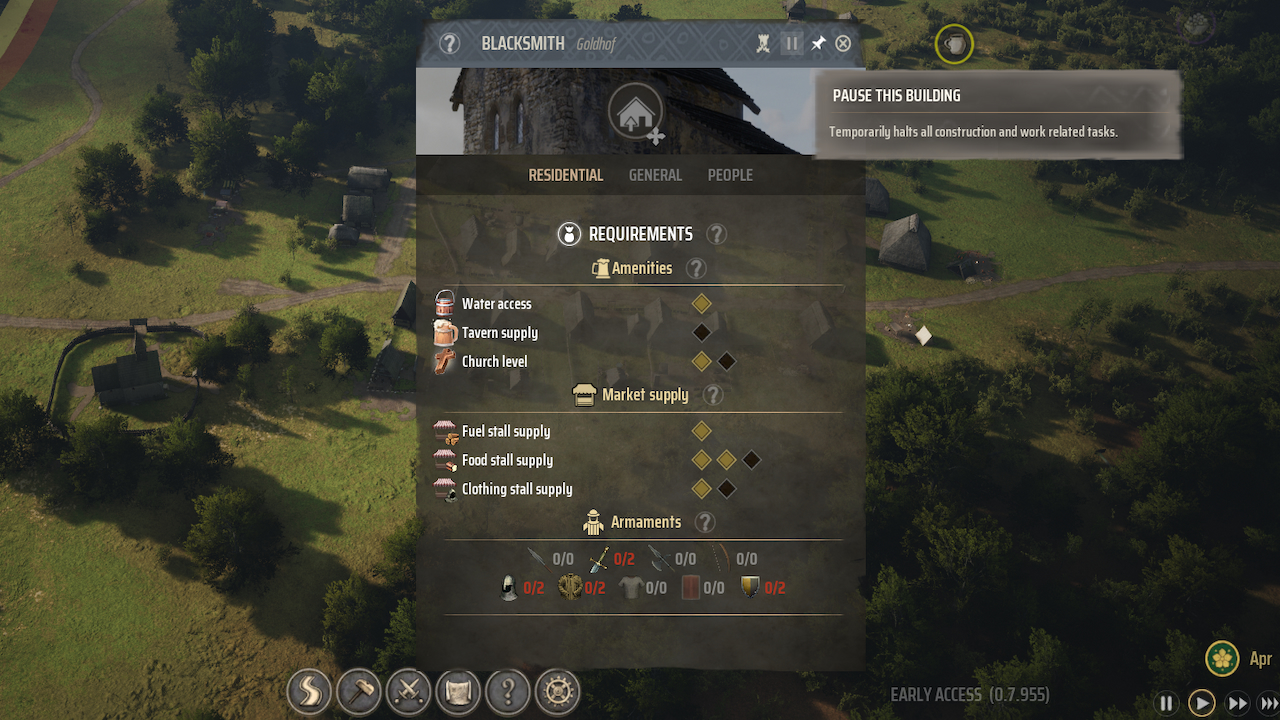Open the road tool in the bottom toolbar
The width and height of the screenshot is (1280, 720).
309,690
